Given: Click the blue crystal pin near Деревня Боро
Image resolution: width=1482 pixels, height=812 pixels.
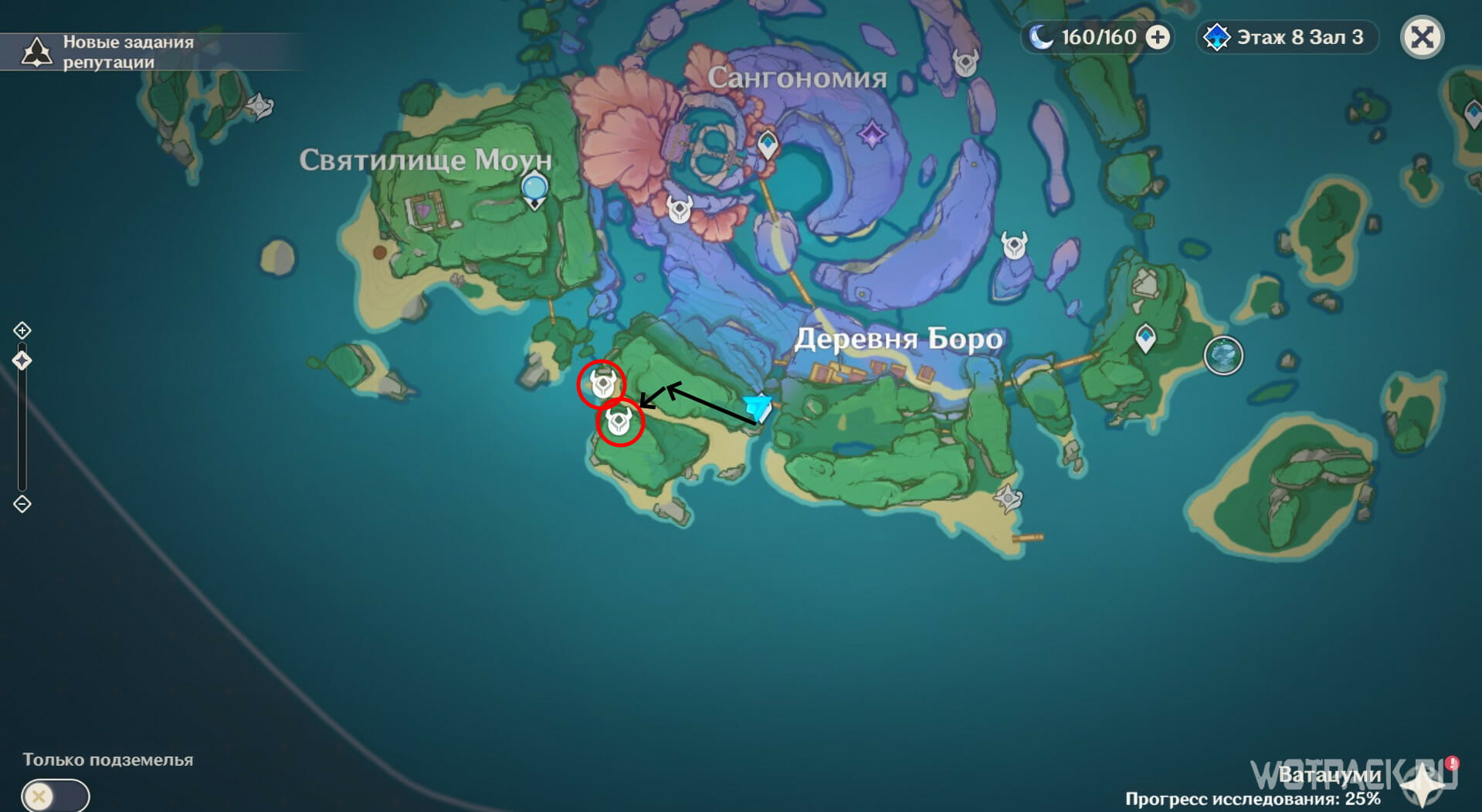Looking at the screenshot, I should (x=758, y=407).
